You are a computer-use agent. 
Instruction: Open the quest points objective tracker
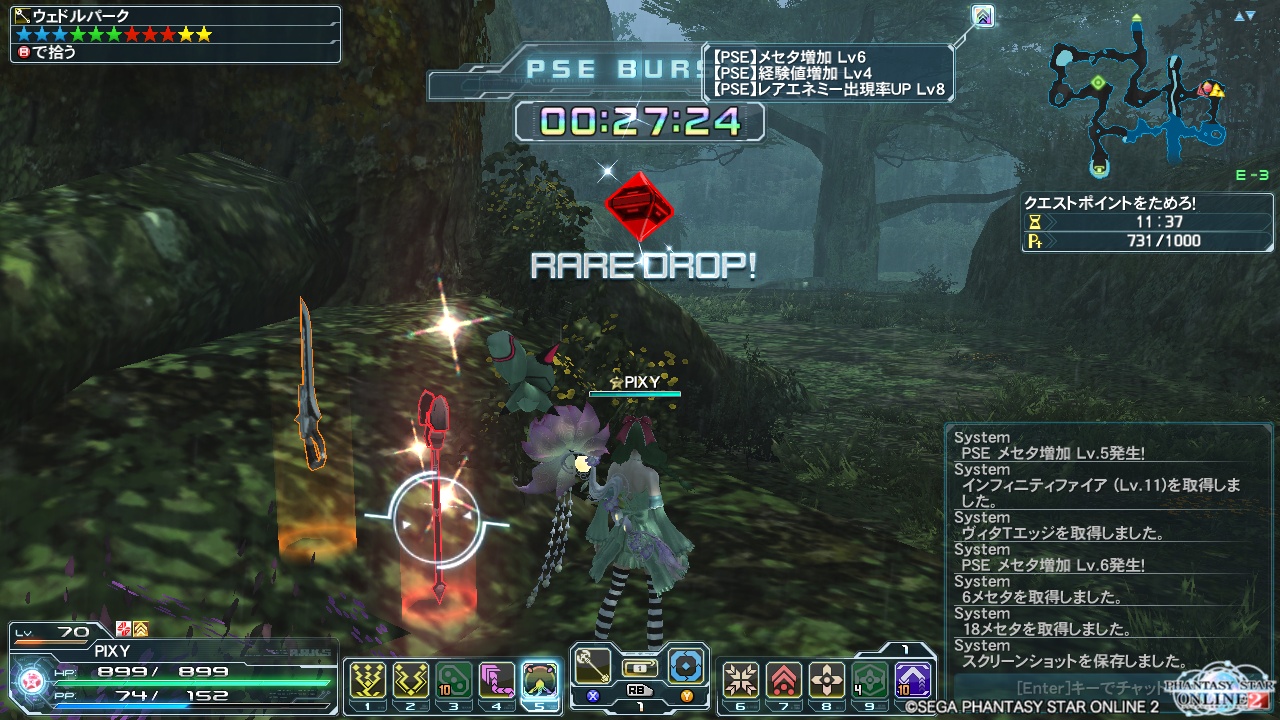1125,221
